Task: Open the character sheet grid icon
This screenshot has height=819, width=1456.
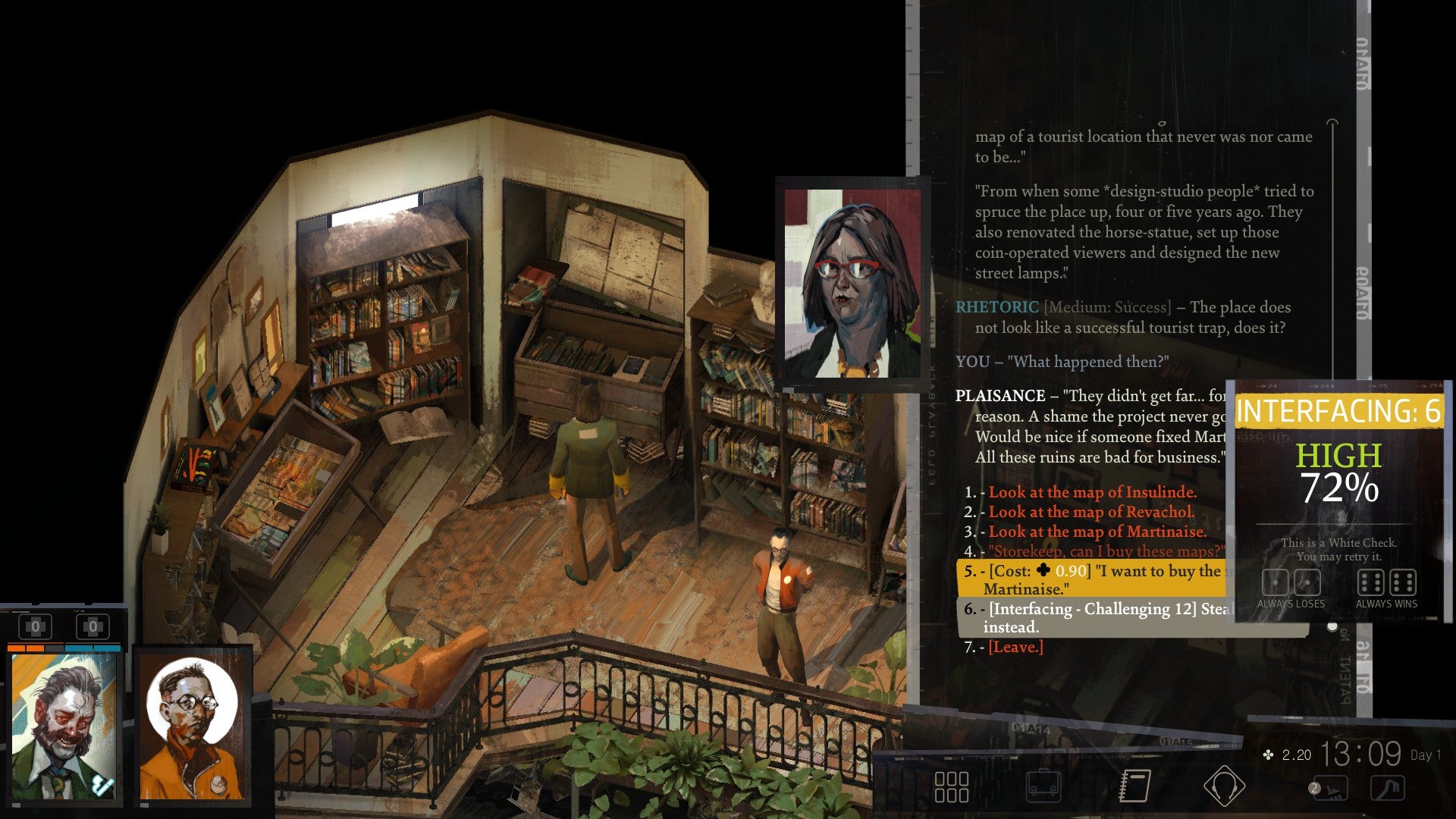Action: 952,786
